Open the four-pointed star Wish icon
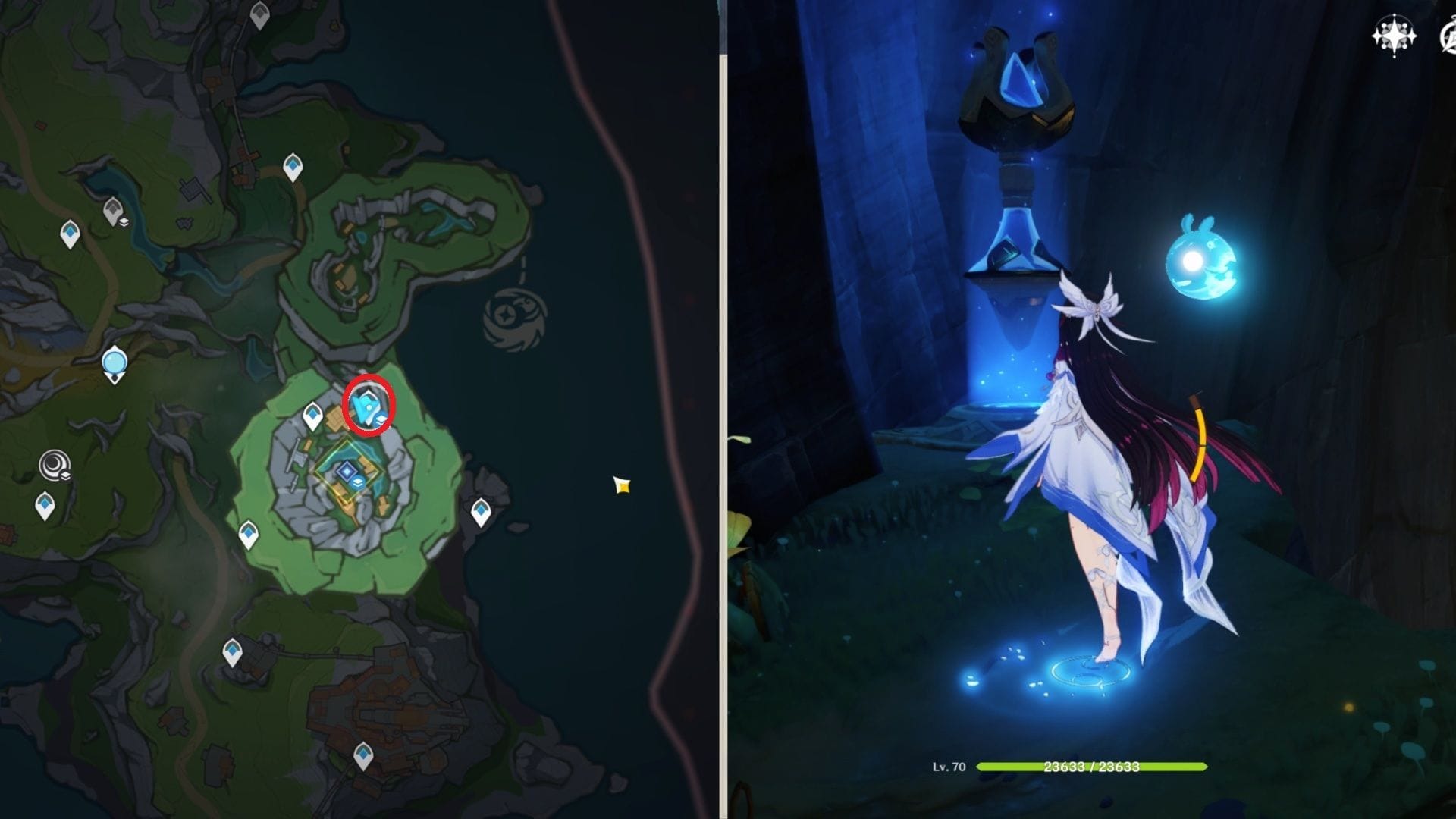Image resolution: width=1456 pixels, height=819 pixels. (1394, 36)
